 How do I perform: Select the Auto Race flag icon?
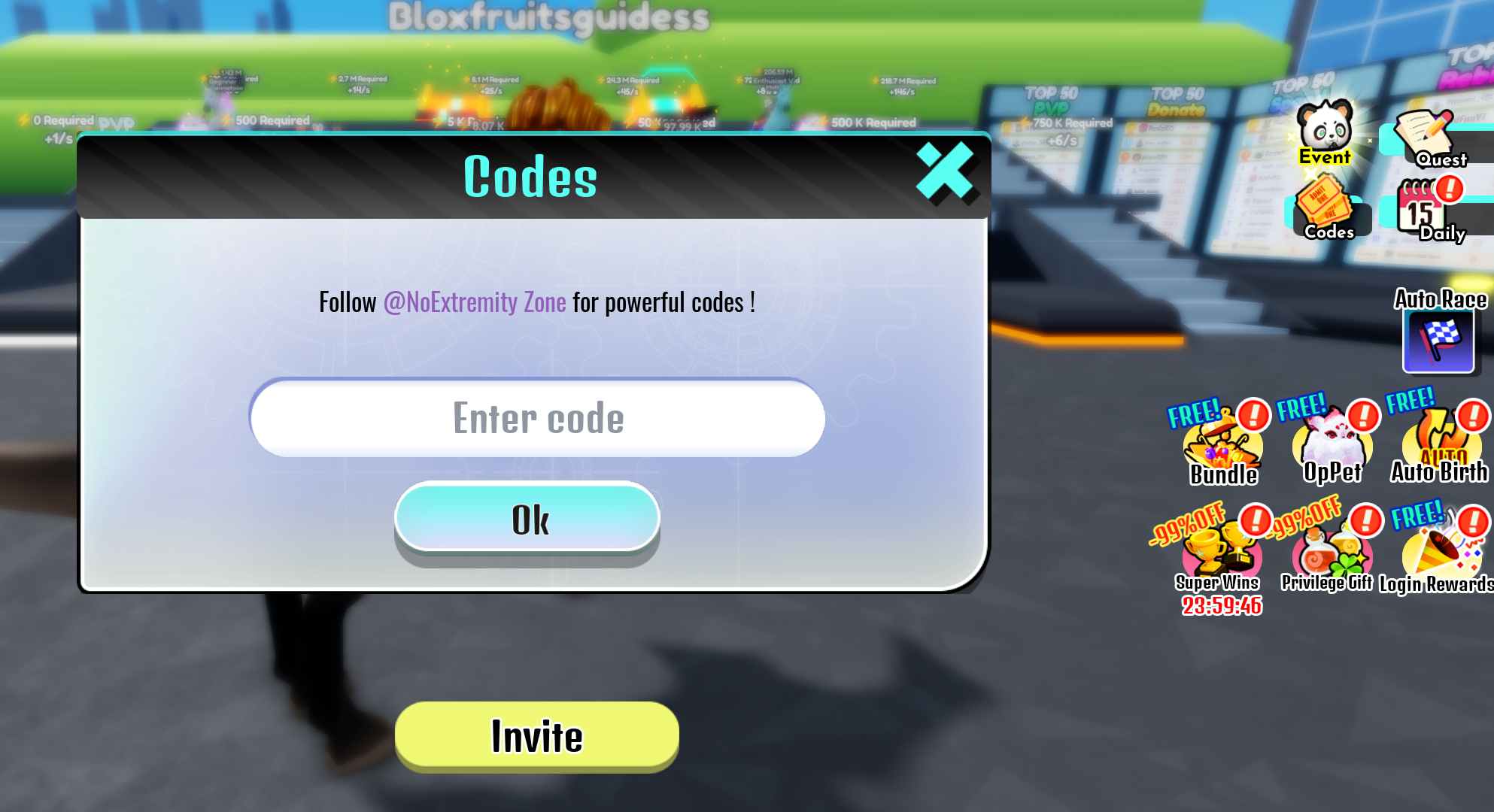point(1437,342)
